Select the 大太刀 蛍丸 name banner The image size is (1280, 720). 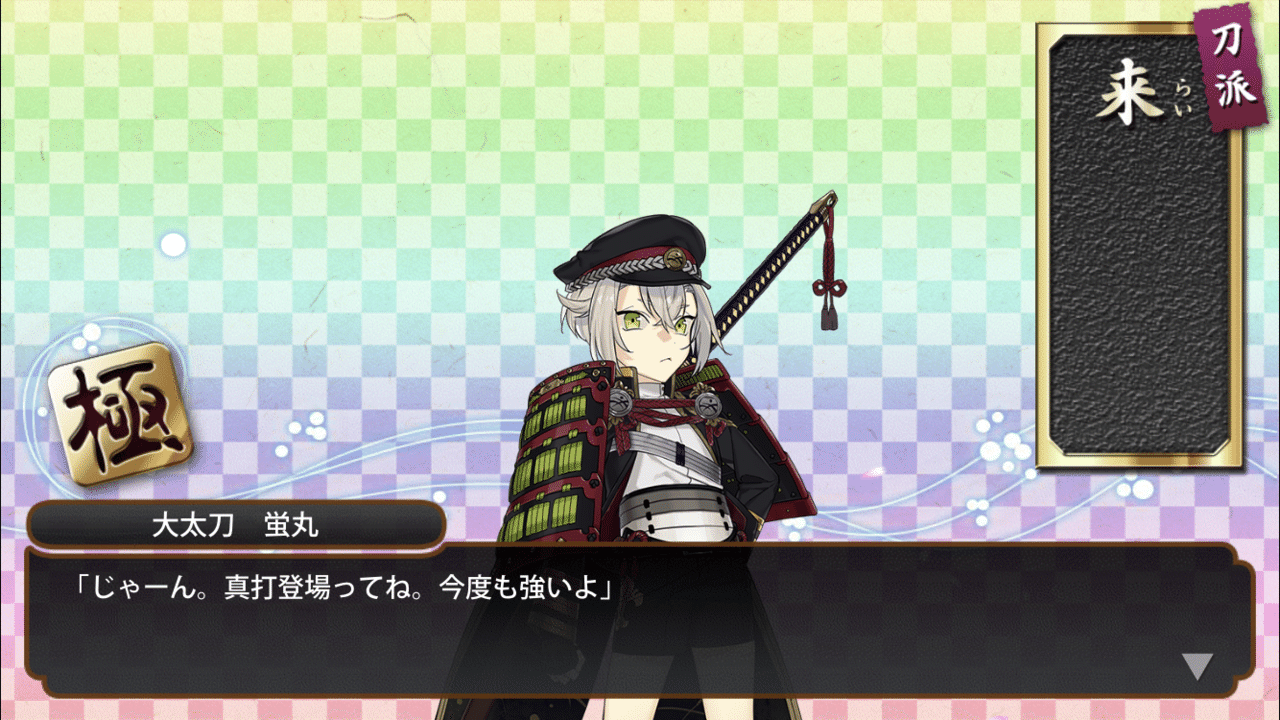(240, 522)
